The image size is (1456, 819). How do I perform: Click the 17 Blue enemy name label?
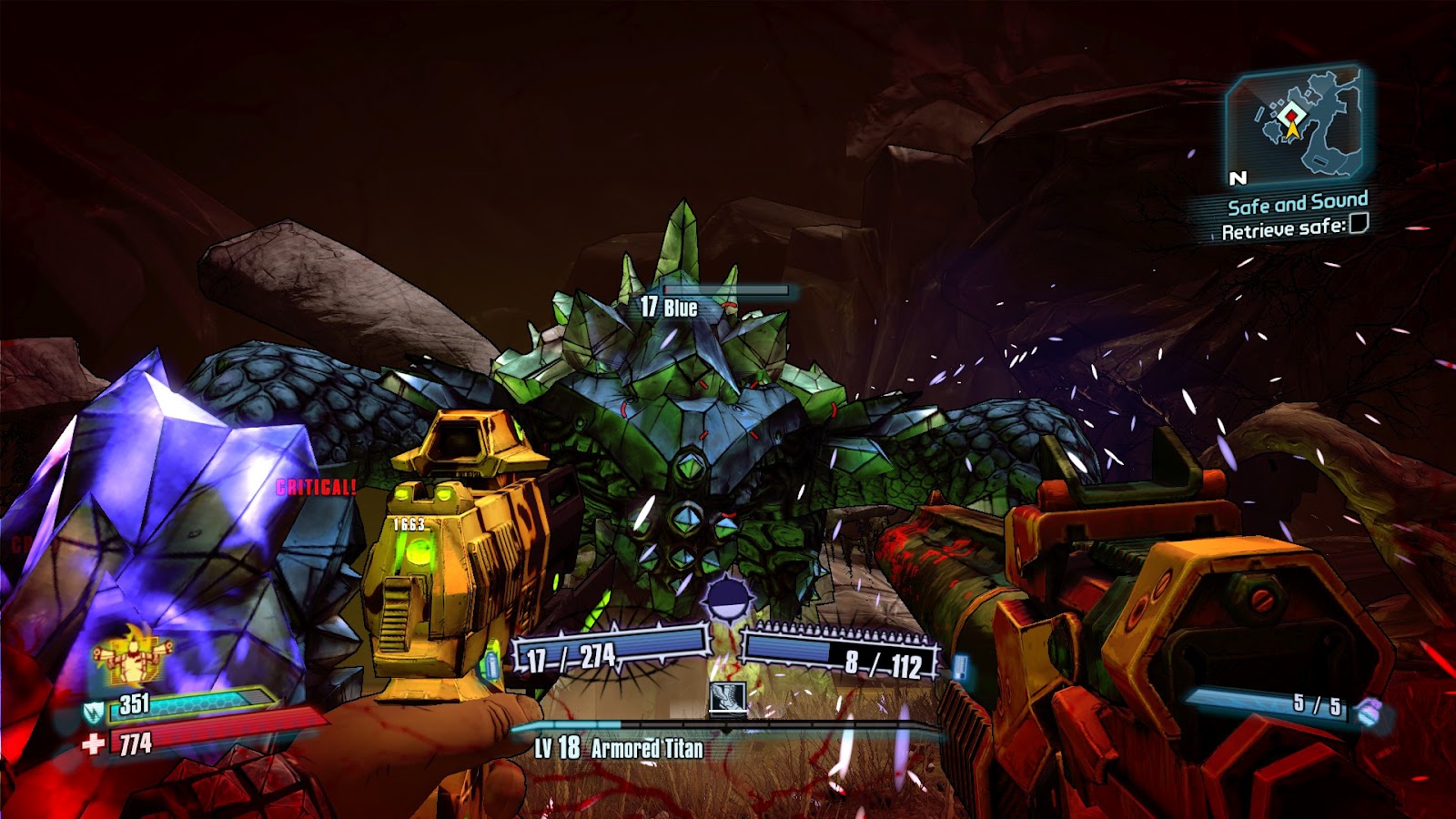coord(667,310)
